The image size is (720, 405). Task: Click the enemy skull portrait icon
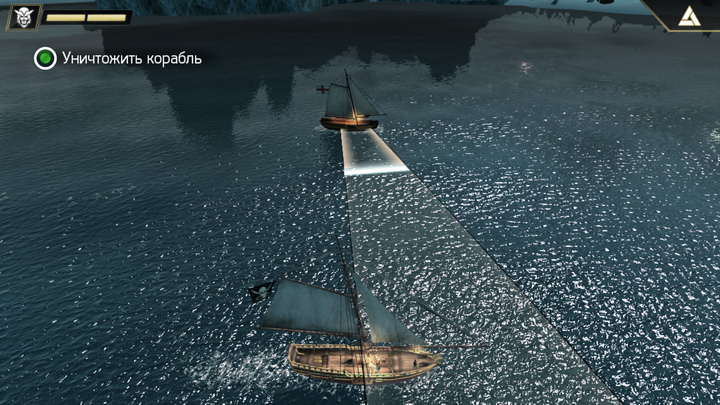[23, 16]
